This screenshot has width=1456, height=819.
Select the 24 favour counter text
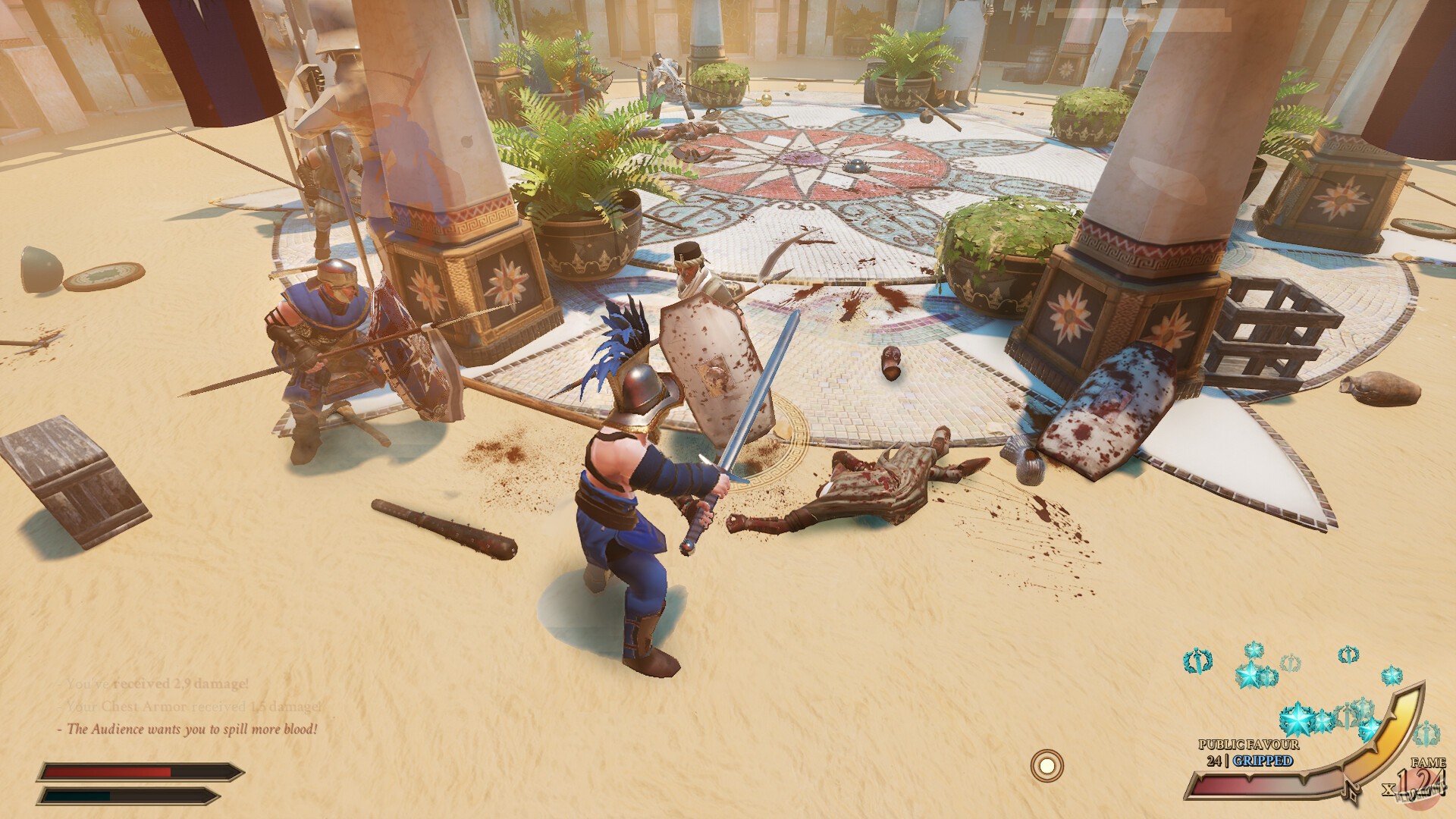1214,761
